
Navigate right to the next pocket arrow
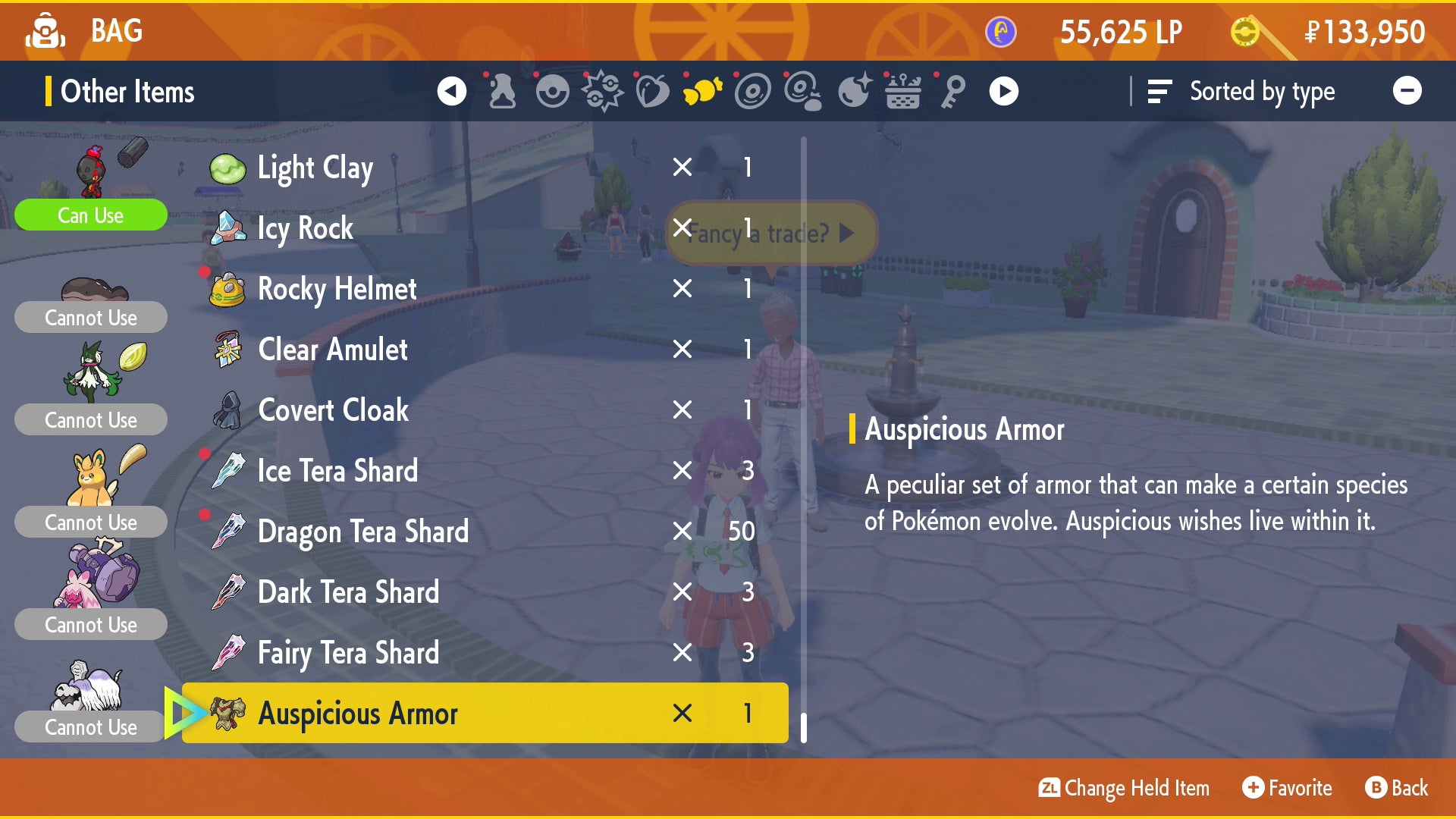[x=1003, y=91]
